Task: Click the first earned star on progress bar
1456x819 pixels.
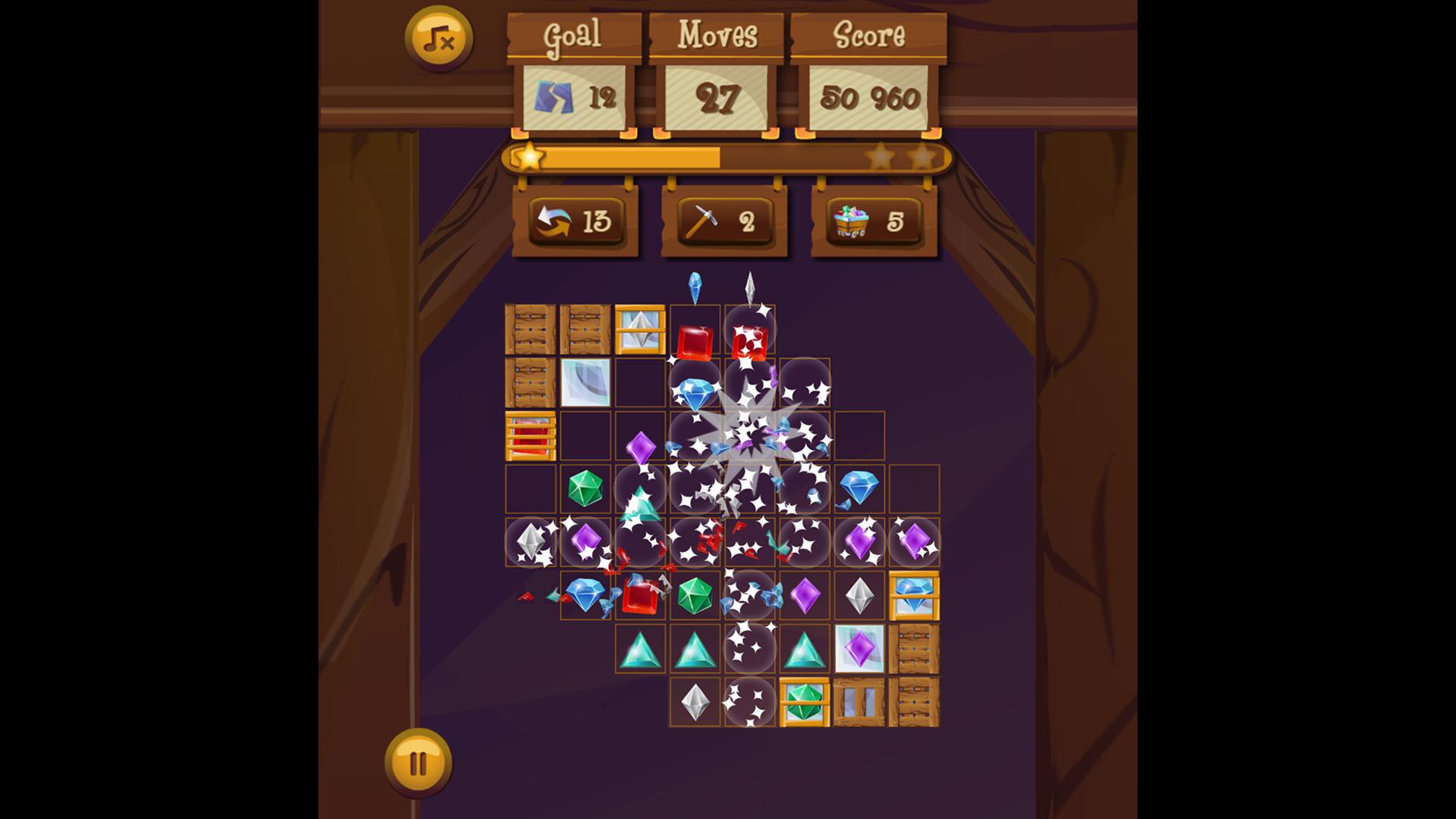Action: (x=531, y=158)
